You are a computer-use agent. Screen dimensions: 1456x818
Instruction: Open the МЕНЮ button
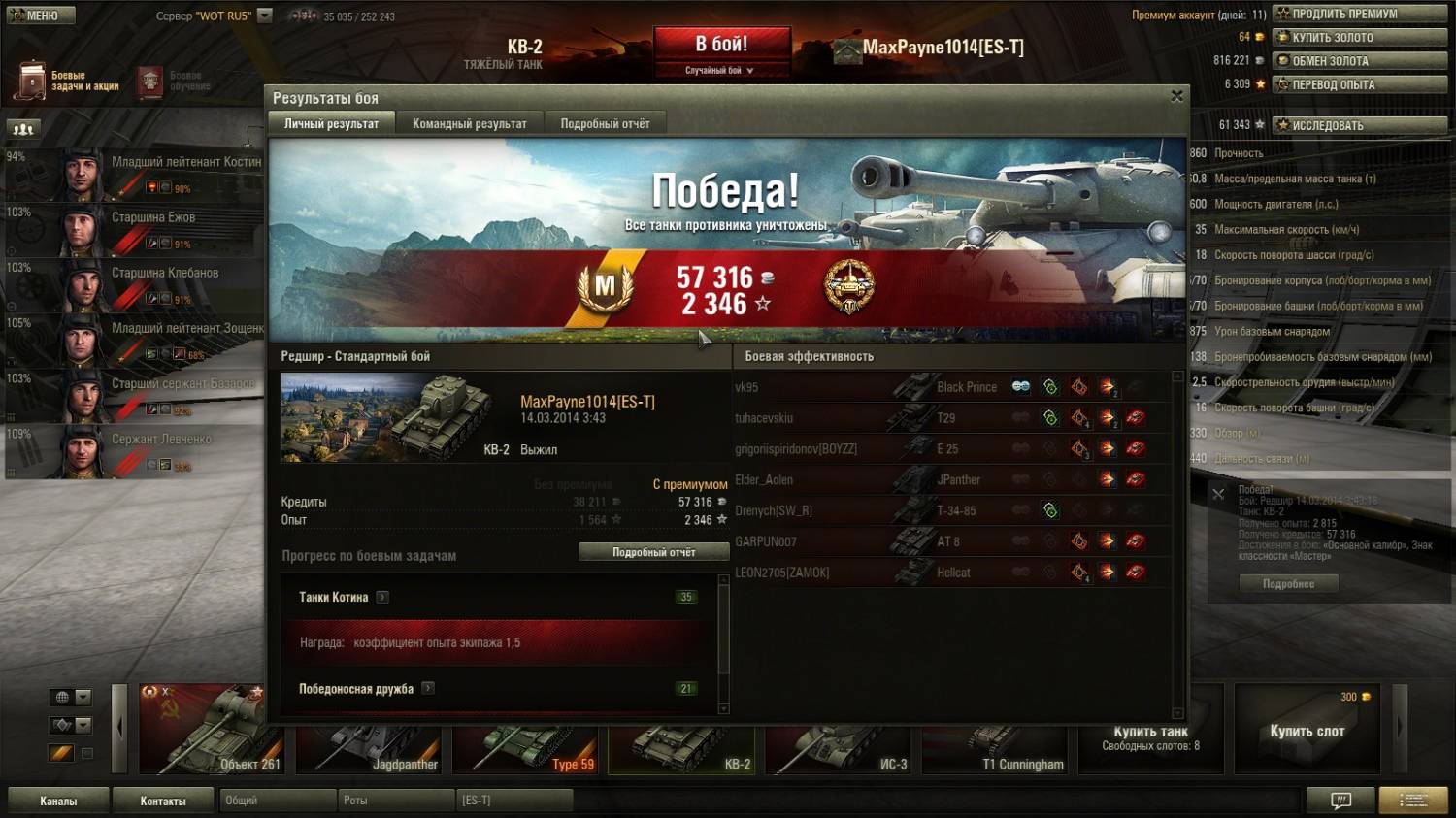pos(41,16)
